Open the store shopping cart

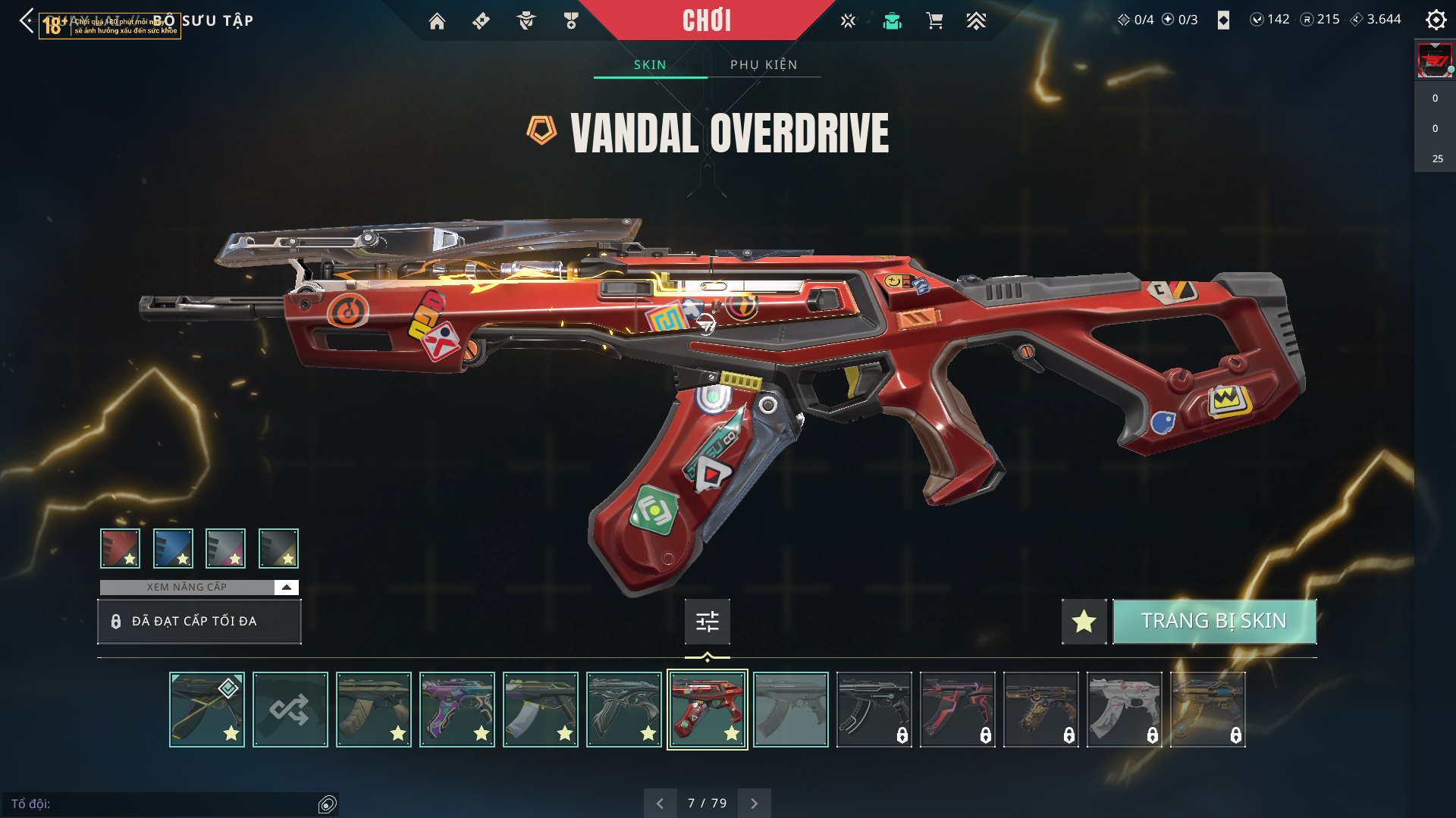[934, 21]
